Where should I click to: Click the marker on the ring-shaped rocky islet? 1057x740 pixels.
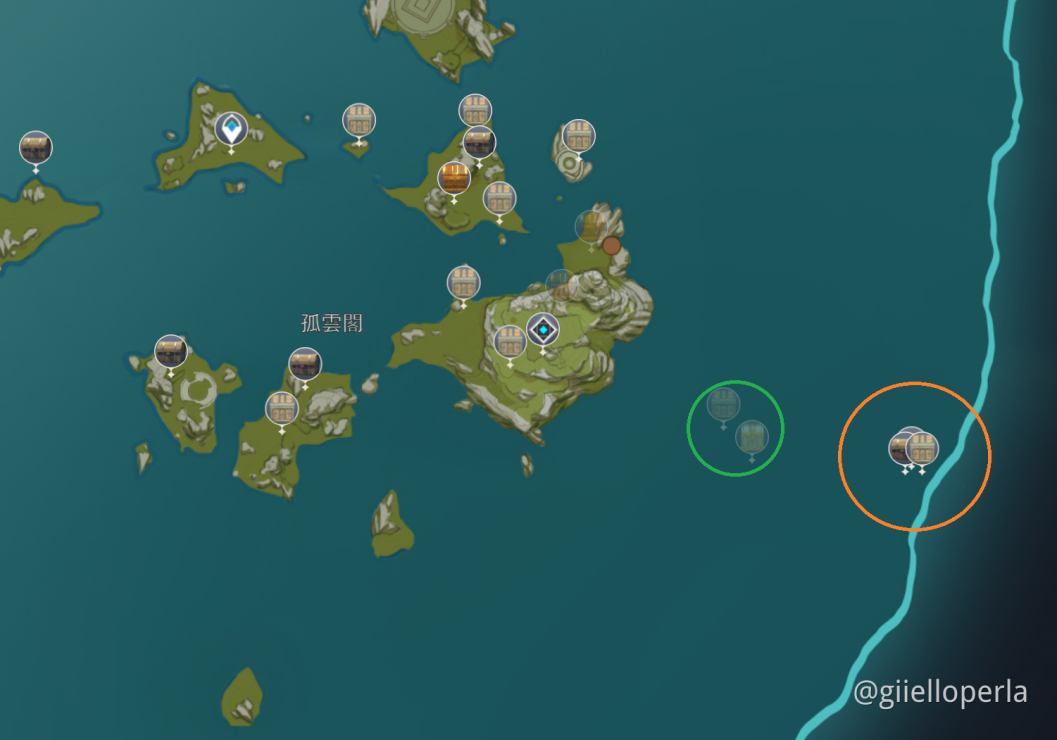578,136
